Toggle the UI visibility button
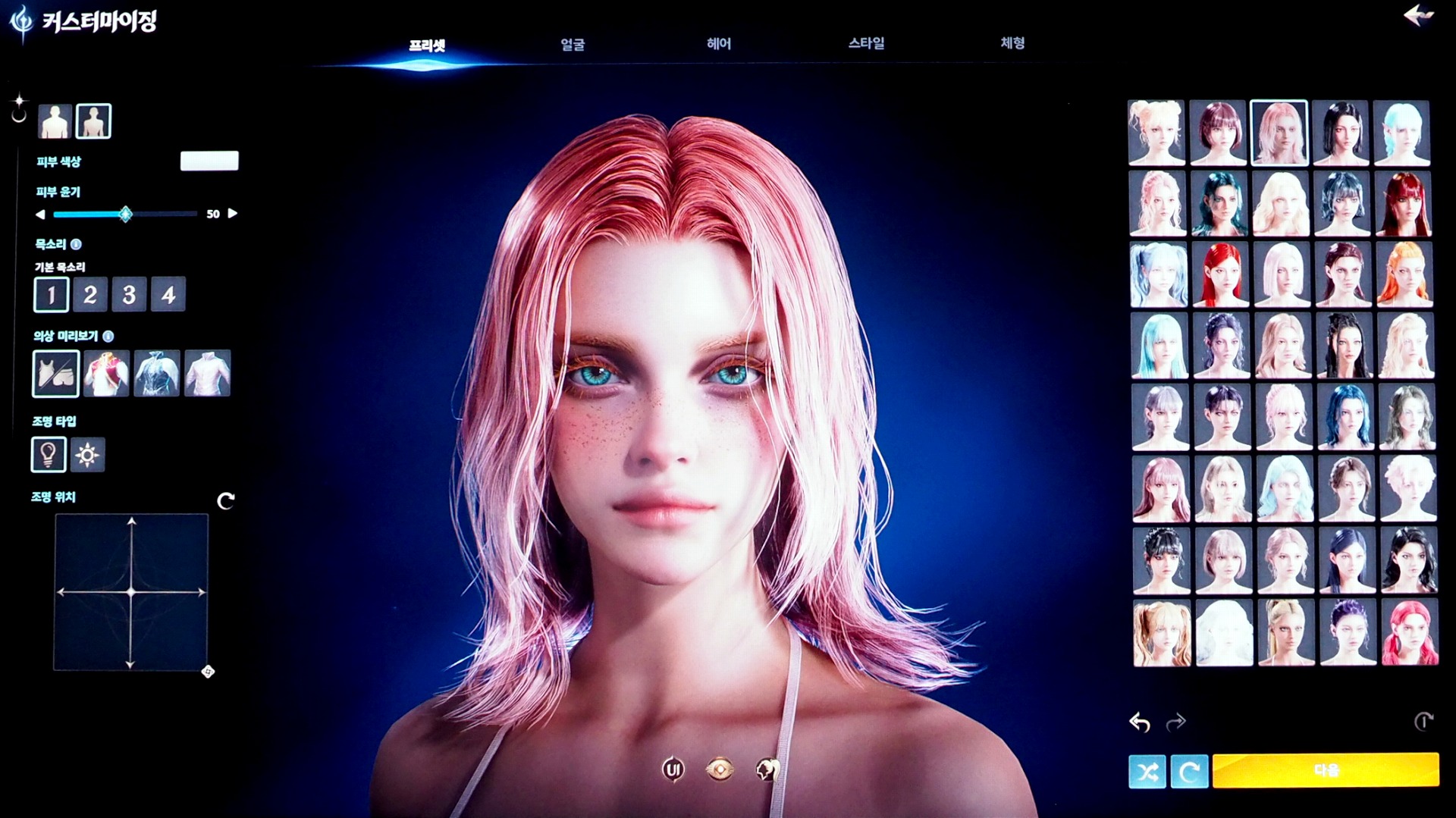Screen dimensions: 1456x818 (673, 770)
